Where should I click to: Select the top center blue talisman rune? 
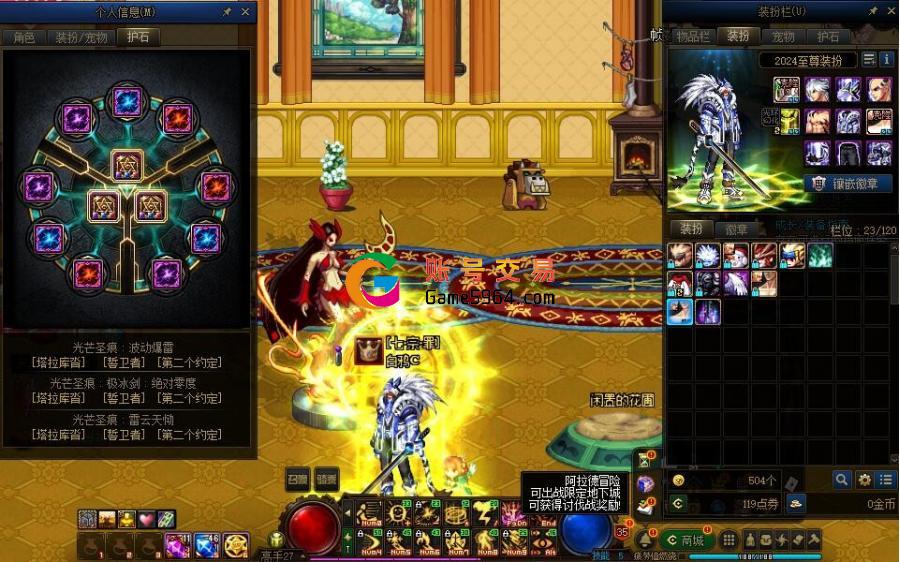click(x=126, y=100)
